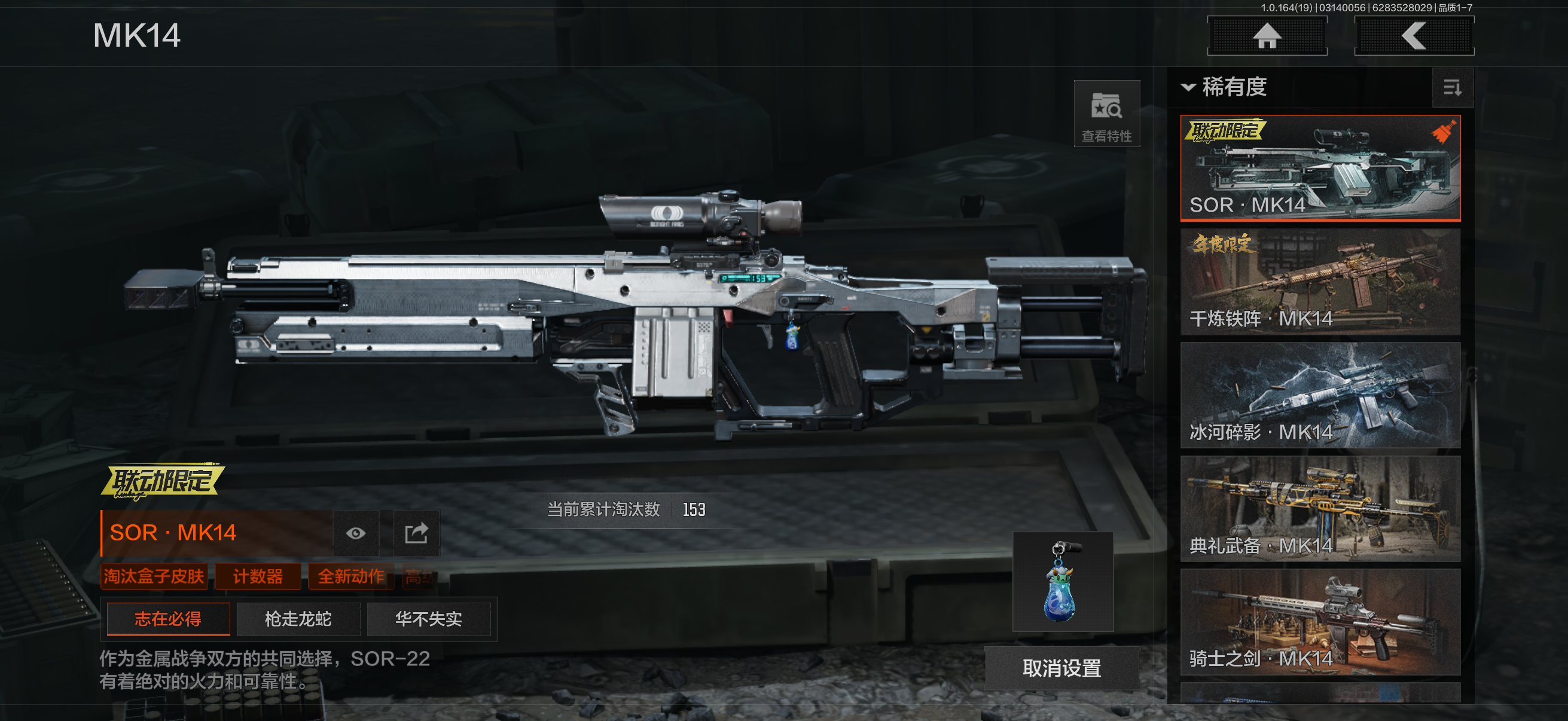View the 全新动作 feature tag
Screen dimensions: 1568x721
351,576
